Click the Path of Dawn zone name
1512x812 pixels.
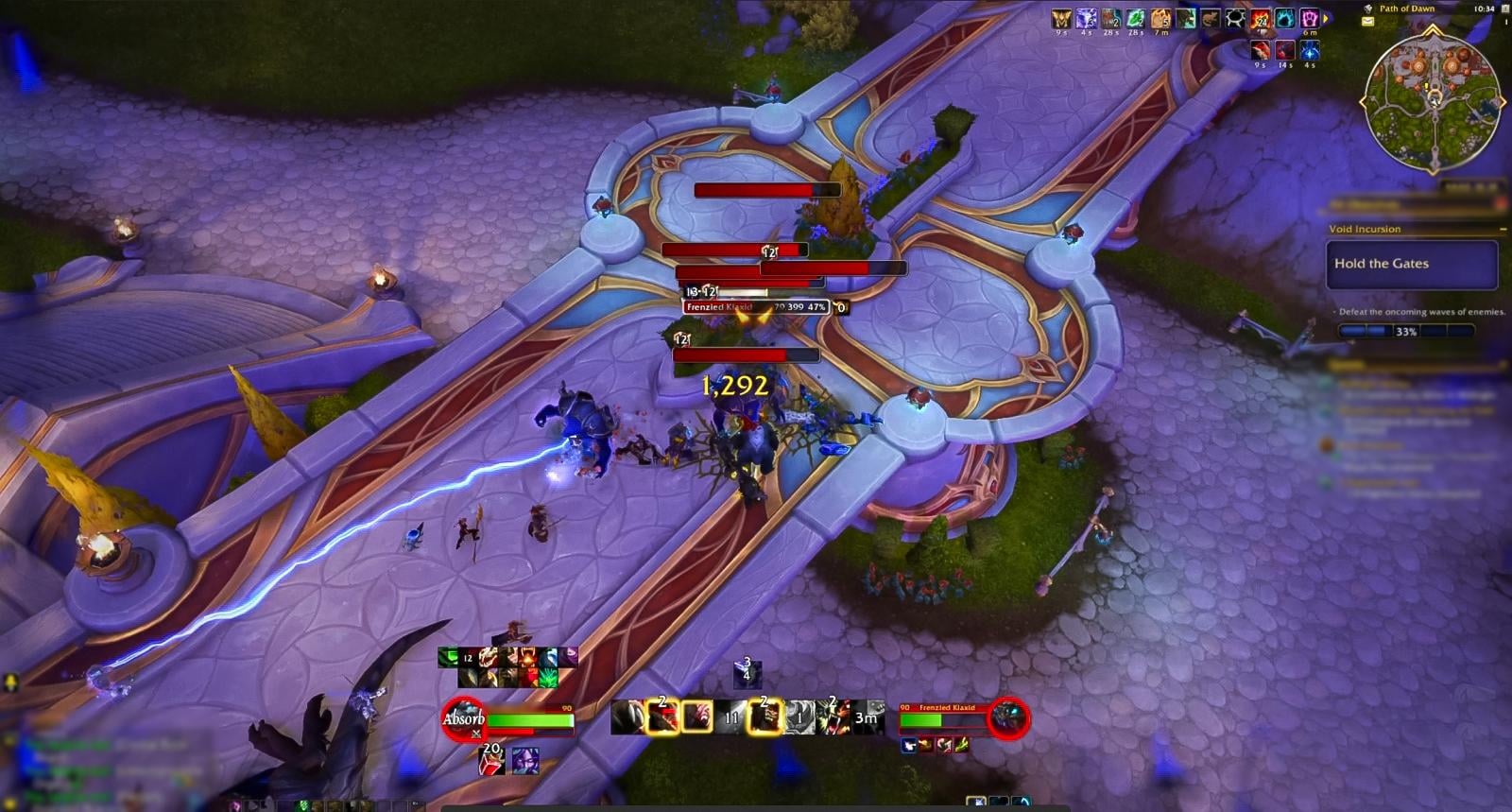tap(1408, 8)
